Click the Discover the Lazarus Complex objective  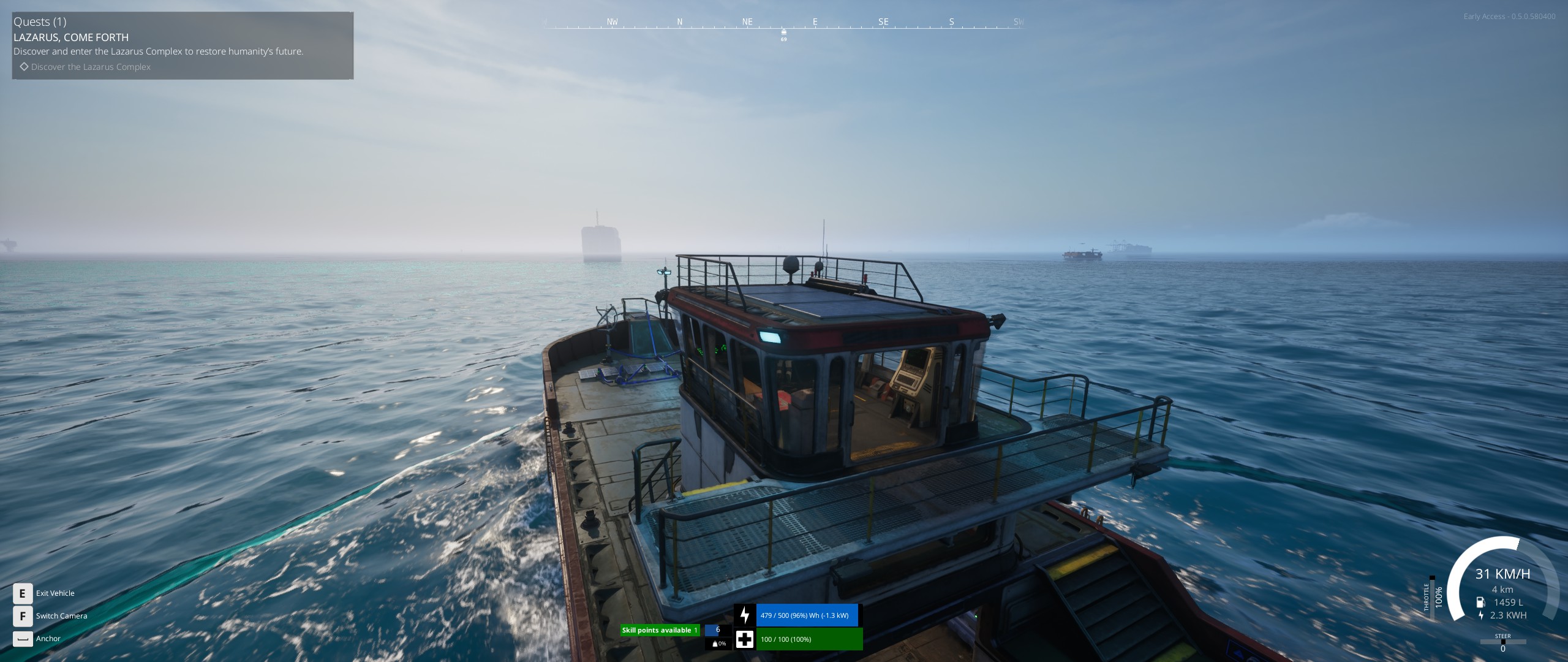(x=91, y=67)
